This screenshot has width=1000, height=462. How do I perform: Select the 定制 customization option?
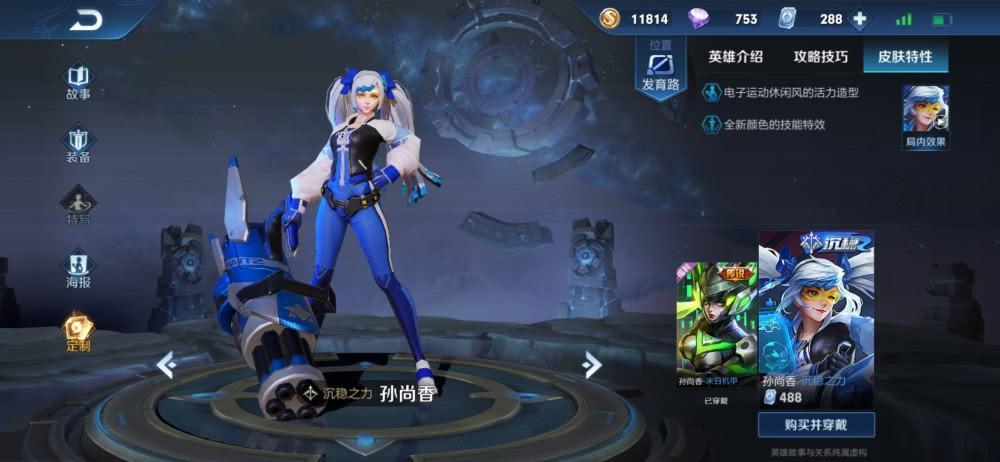pos(78,333)
